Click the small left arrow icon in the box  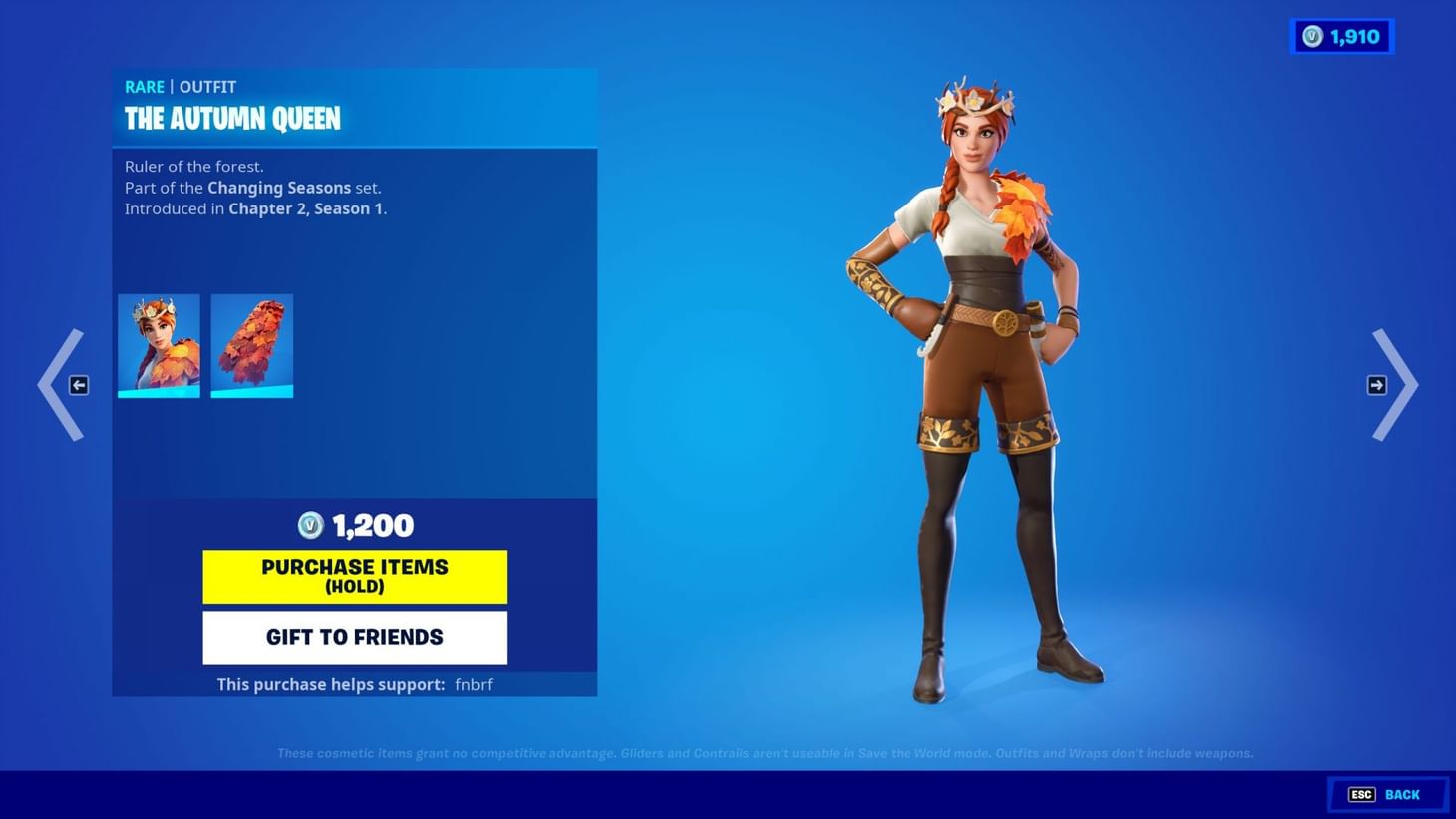click(77, 385)
